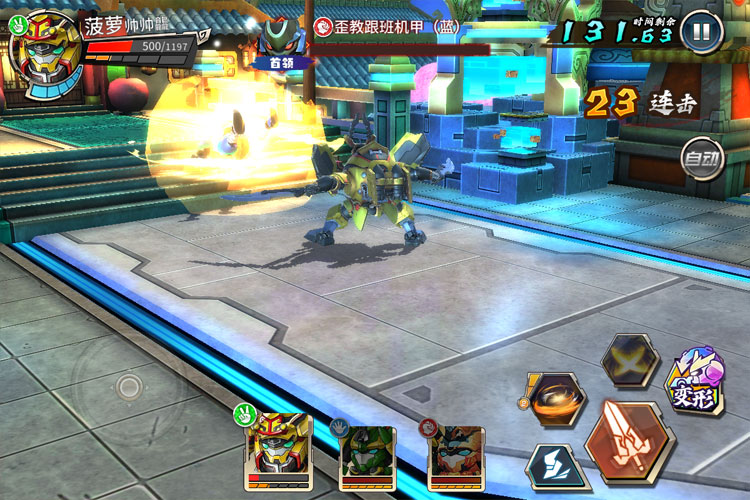The height and width of the screenshot is (500, 750).
Task: Touch the virtual movement joystick
Action: (129, 388)
